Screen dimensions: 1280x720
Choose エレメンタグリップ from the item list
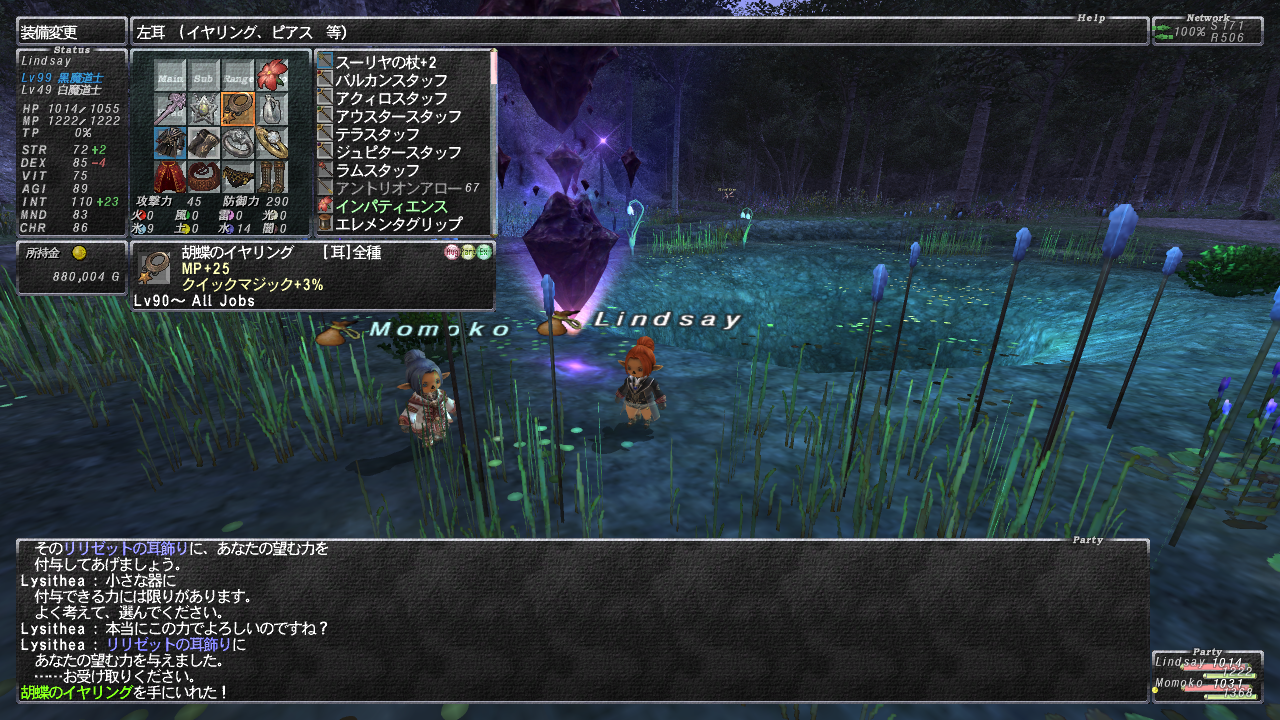pyautogui.click(x=398, y=224)
